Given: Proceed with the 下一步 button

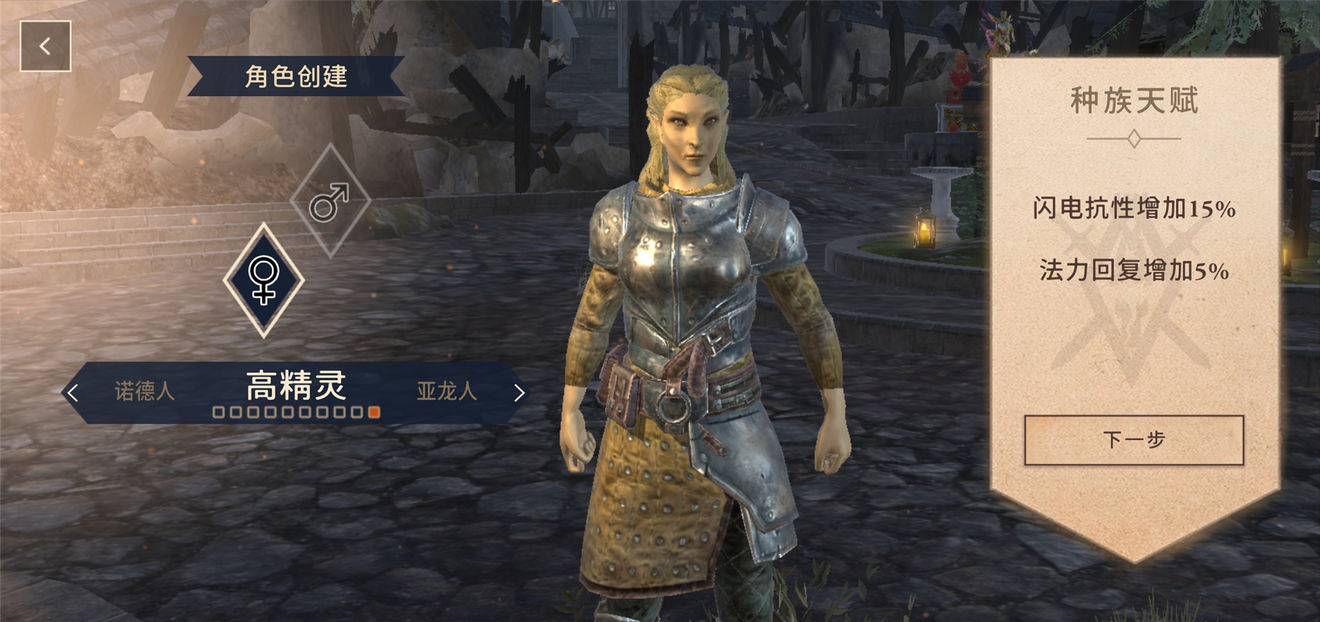Looking at the screenshot, I should (x=1133, y=439).
